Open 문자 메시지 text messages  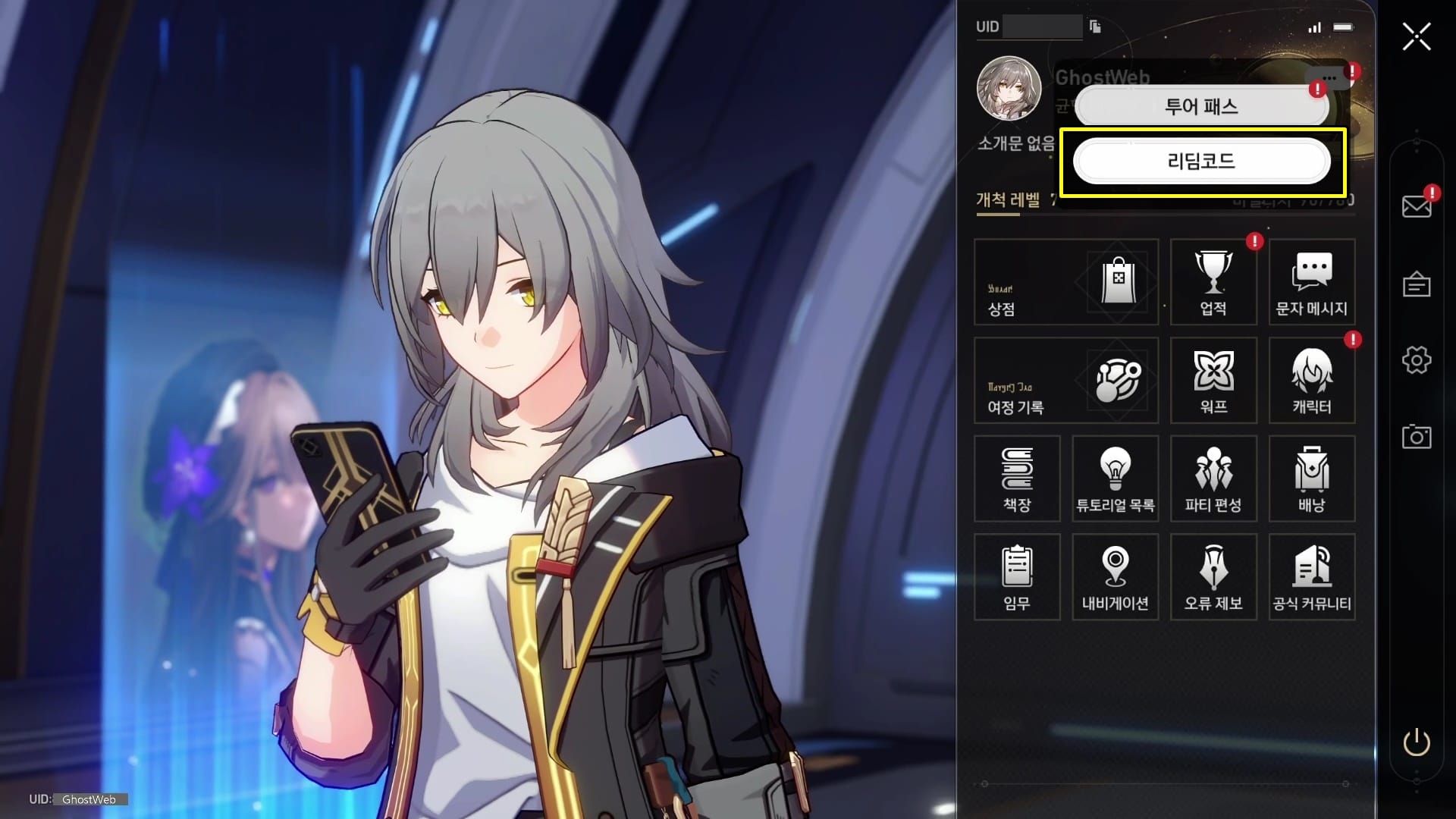coord(1311,282)
